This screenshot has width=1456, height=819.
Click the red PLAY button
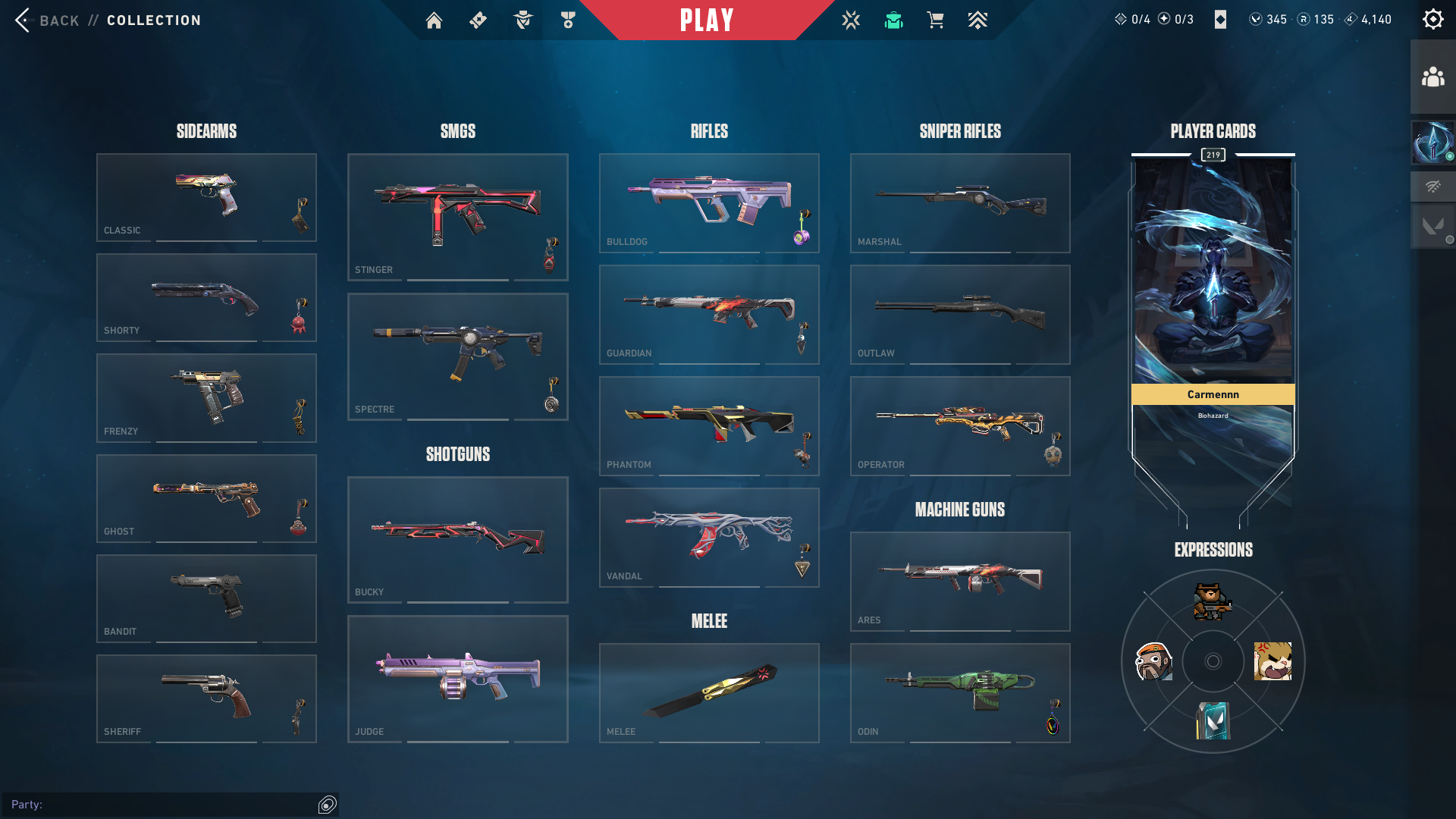(x=707, y=20)
